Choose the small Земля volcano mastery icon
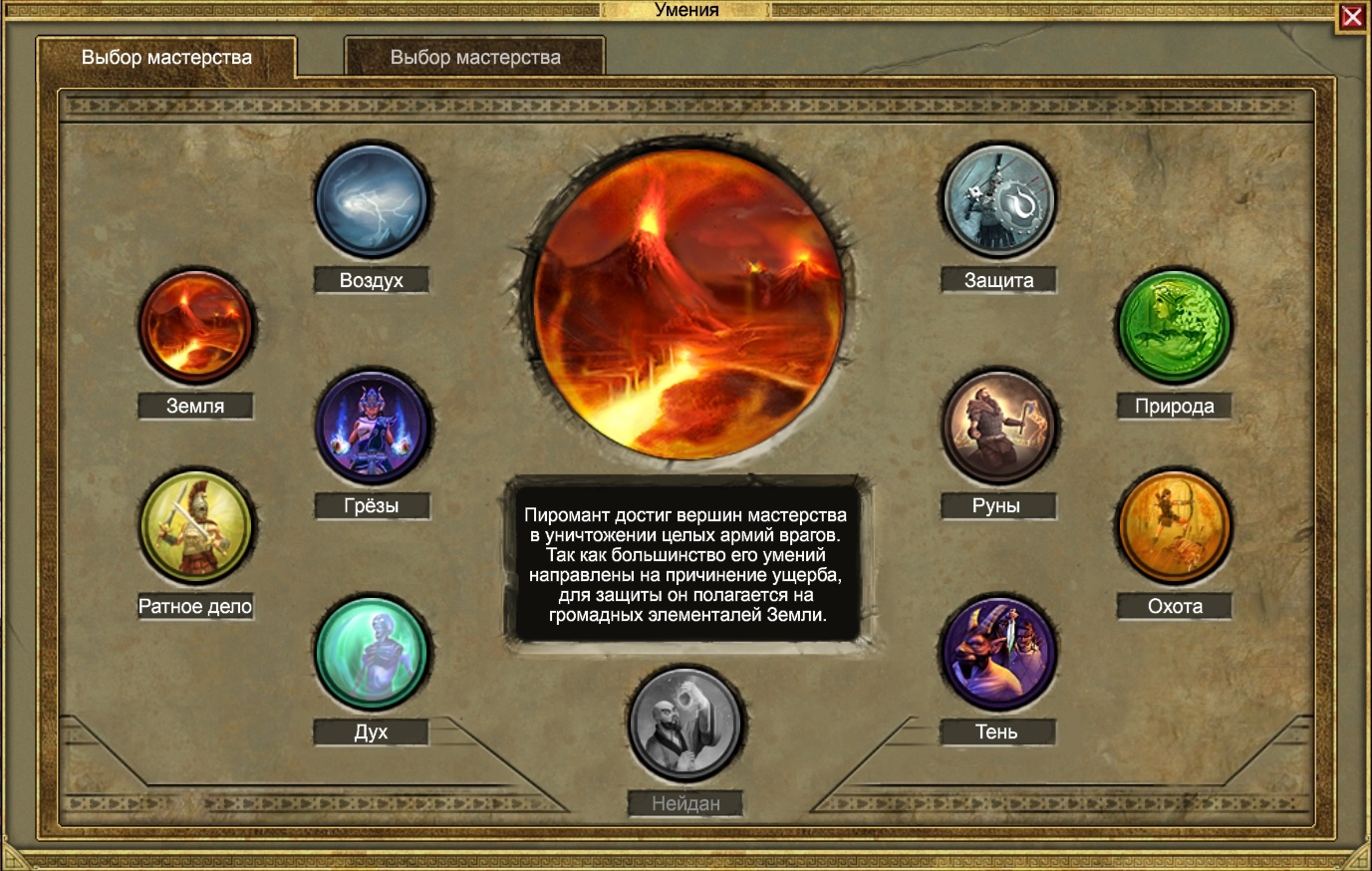This screenshot has height=871, width=1372. (x=195, y=327)
